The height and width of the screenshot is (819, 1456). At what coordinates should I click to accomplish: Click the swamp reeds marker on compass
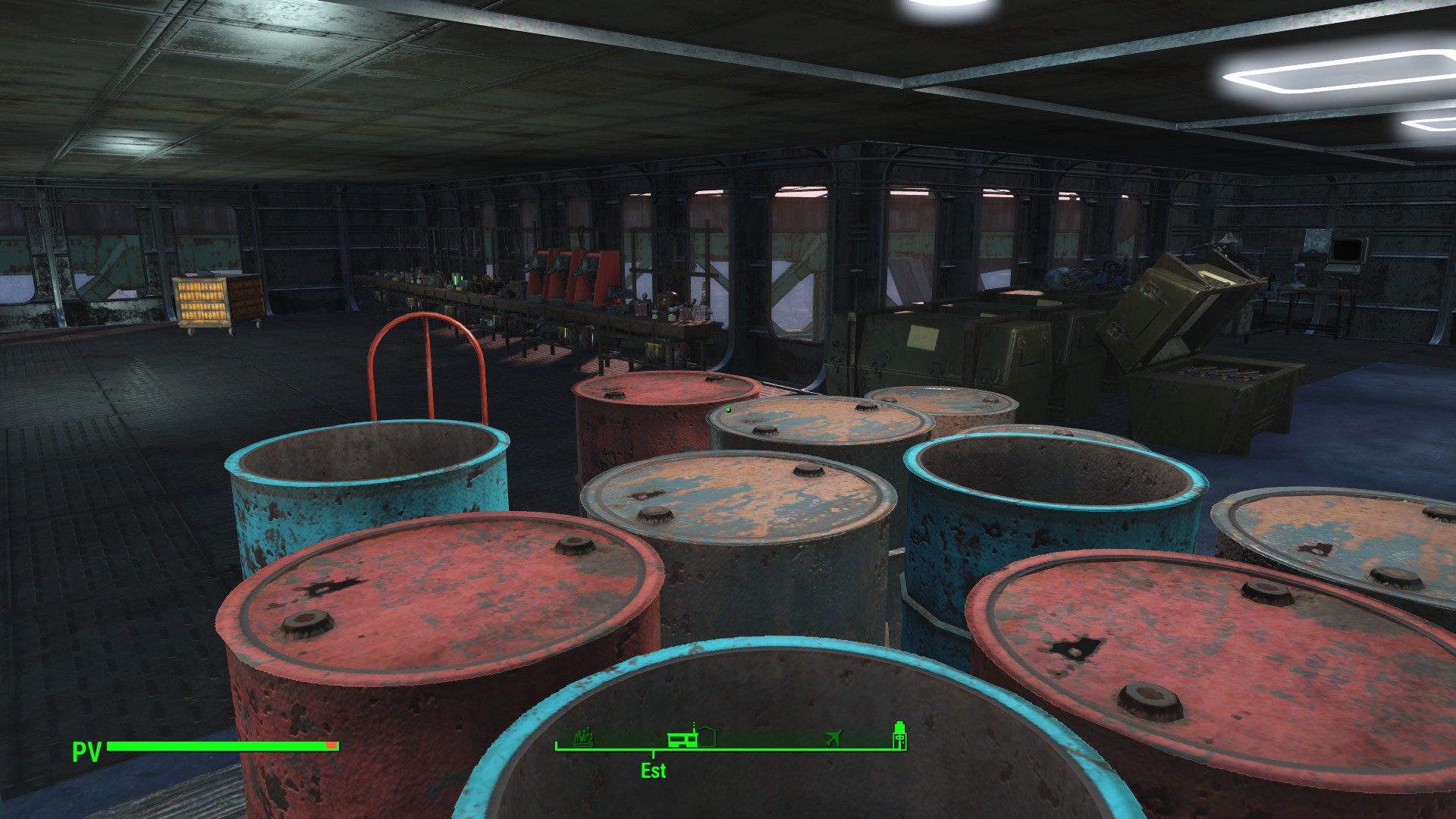[583, 736]
